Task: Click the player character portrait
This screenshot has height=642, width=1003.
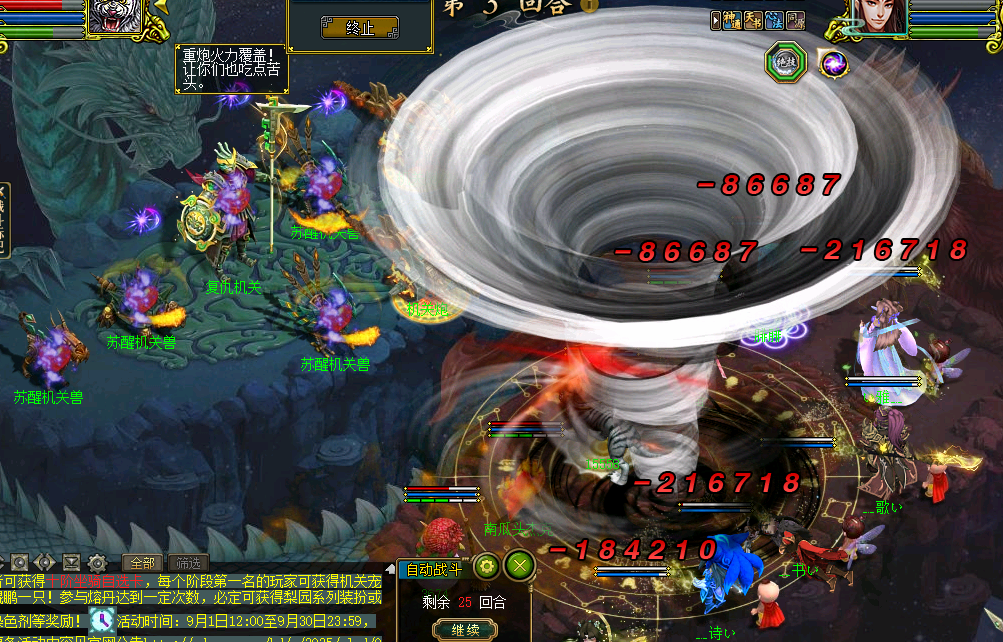Action: (x=879, y=17)
